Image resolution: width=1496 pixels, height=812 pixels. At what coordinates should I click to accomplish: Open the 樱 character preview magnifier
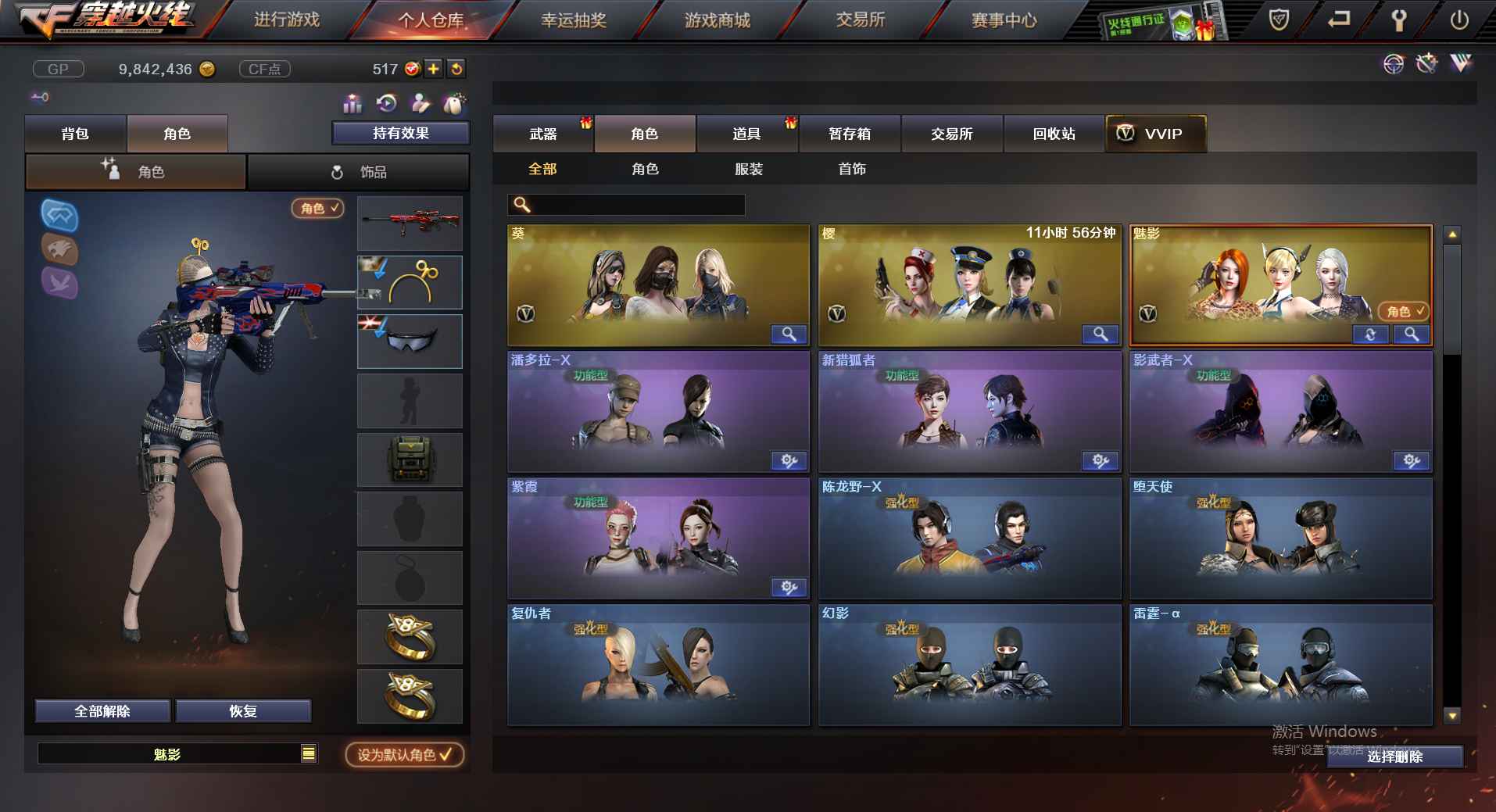coord(1100,334)
